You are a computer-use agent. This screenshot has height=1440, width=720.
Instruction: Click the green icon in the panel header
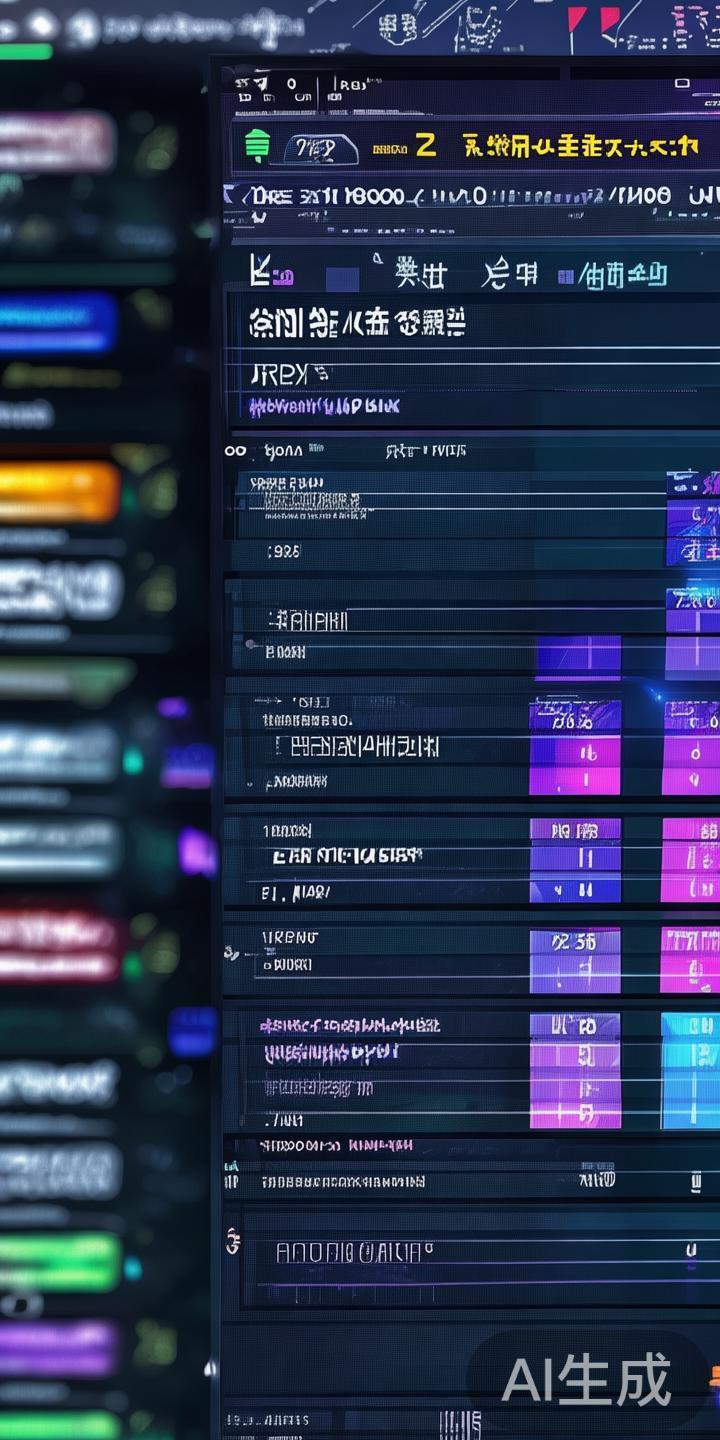point(257,147)
